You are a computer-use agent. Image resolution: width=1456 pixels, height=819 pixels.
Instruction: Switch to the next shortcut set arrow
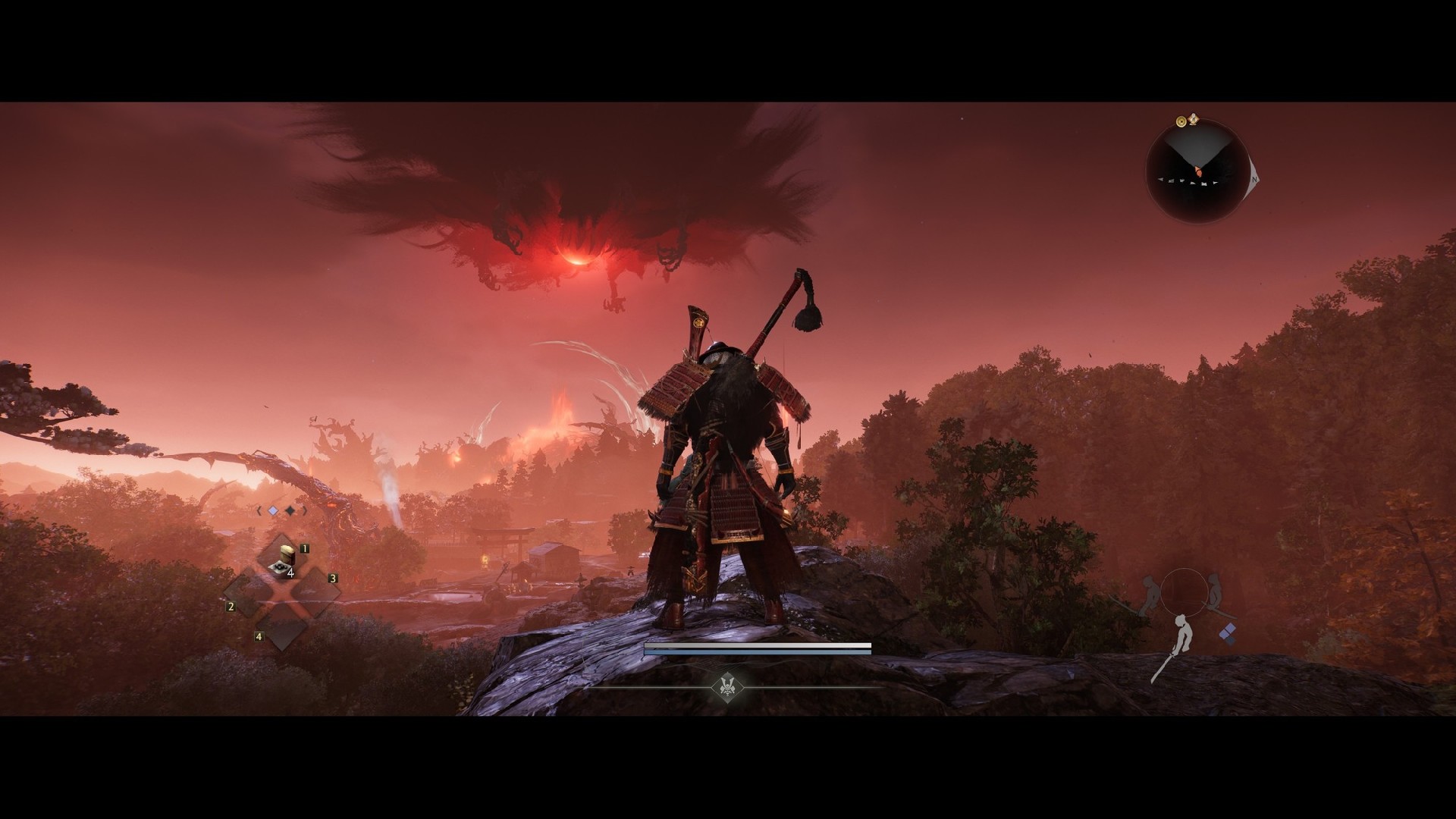[x=306, y=510]
